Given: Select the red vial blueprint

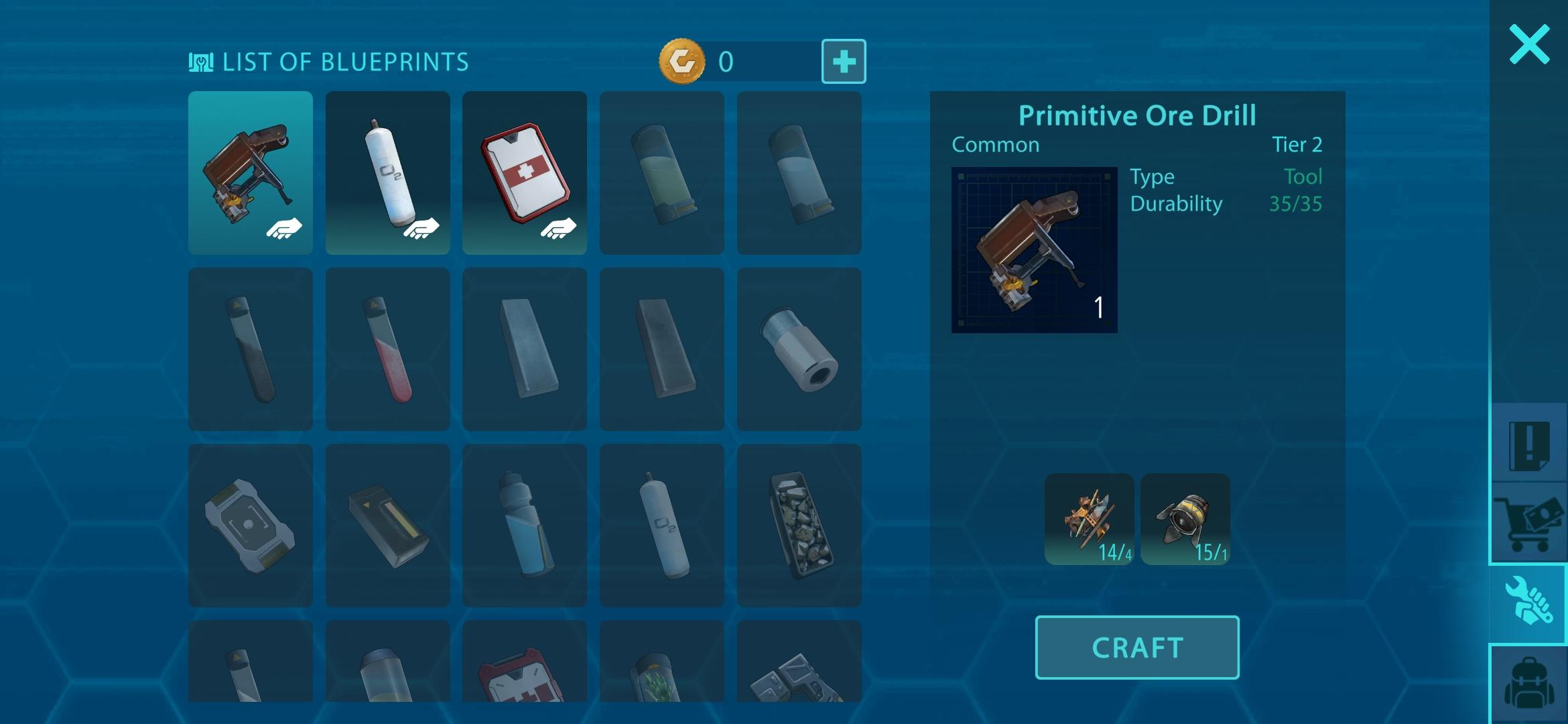Looking at the screenshot, I should tap(388, 348).
